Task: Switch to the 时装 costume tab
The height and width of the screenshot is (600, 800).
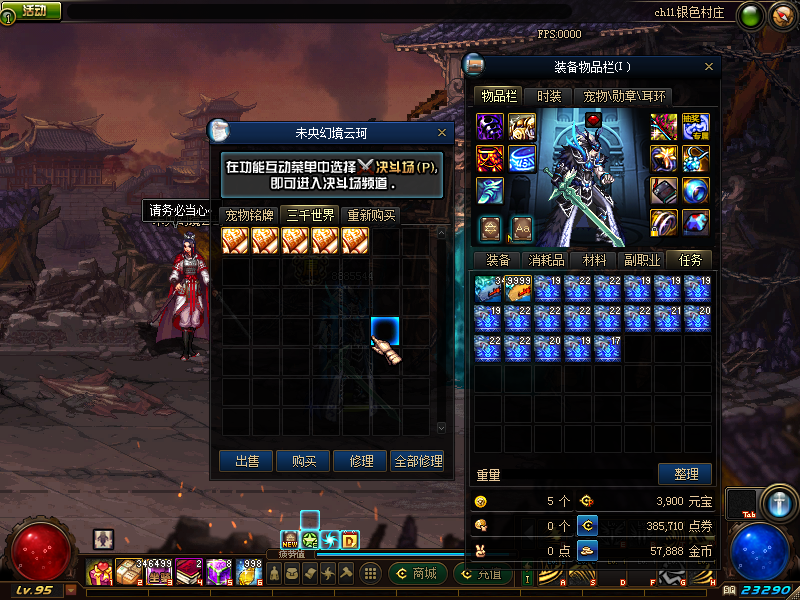Action: point(548,96)
